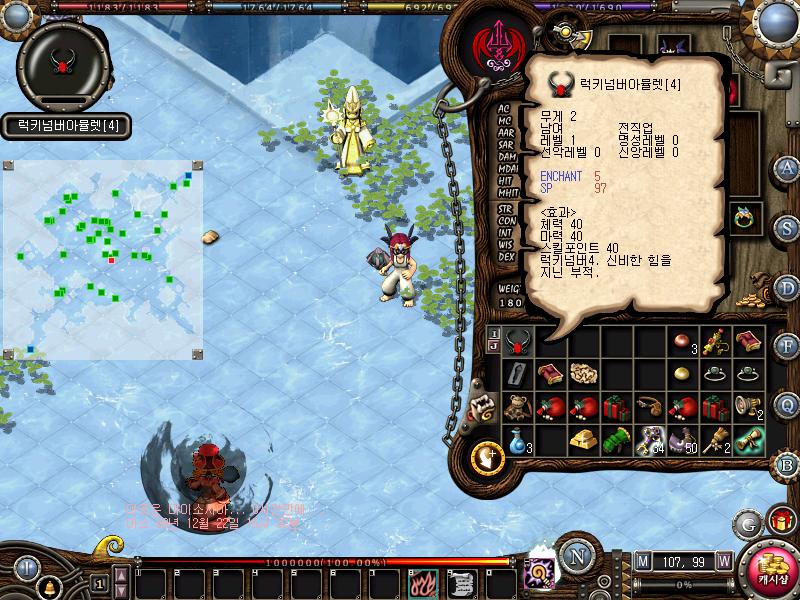Select the green gauntlet inventory item
This screenshot has width=800, height=600.
point(617,439)
